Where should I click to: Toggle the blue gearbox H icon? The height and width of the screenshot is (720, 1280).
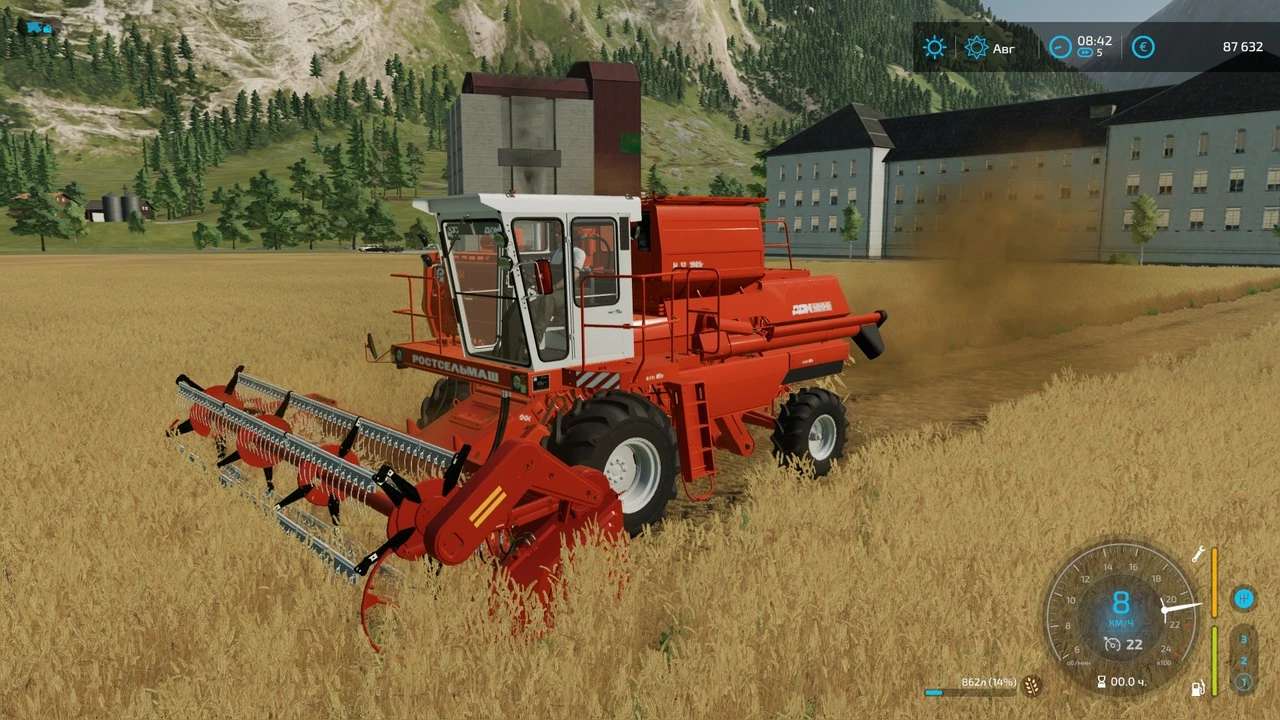tap(1244, 598)
